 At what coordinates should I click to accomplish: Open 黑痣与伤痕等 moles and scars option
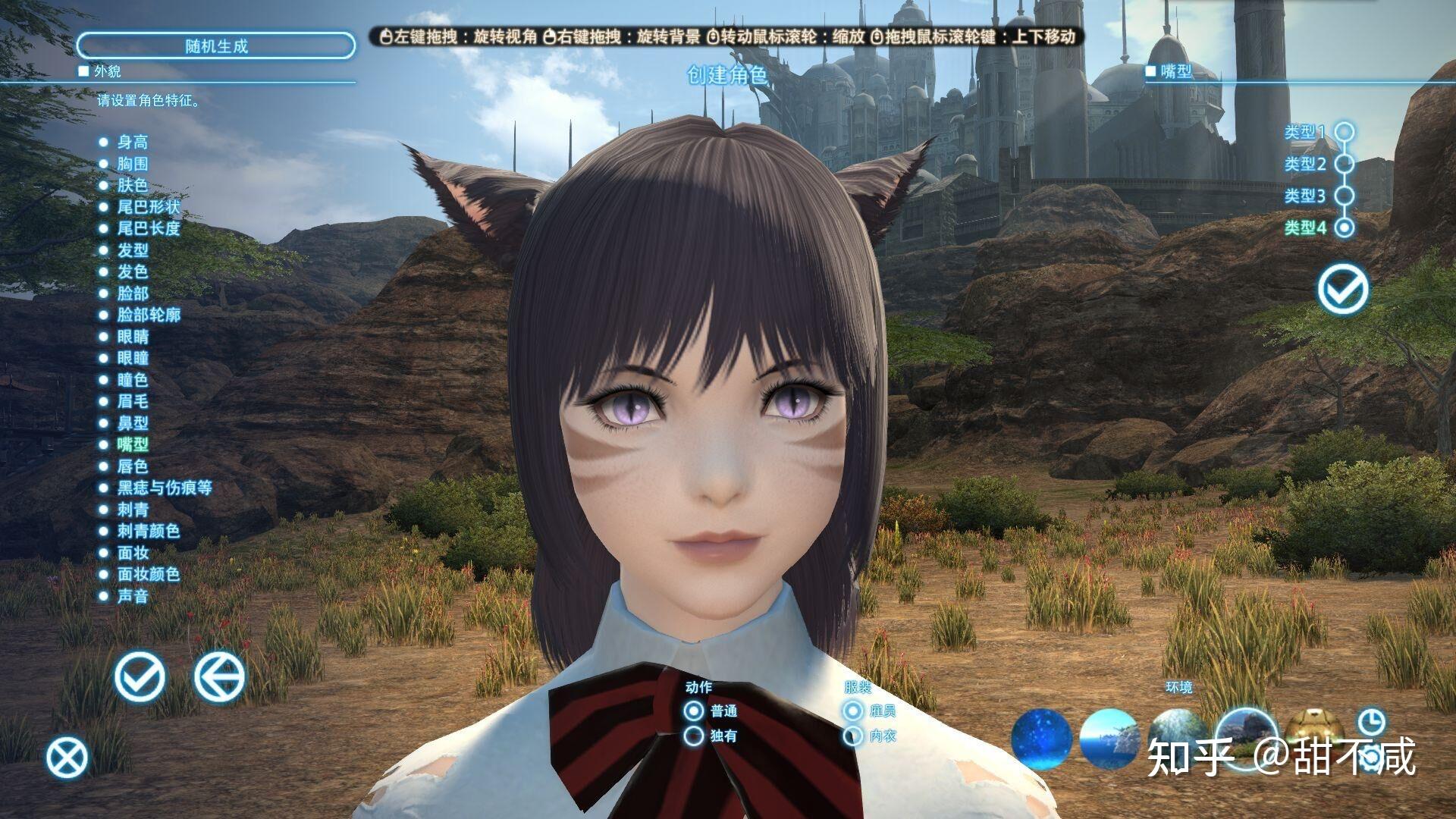pyautogui.click(x=164, y=488)
